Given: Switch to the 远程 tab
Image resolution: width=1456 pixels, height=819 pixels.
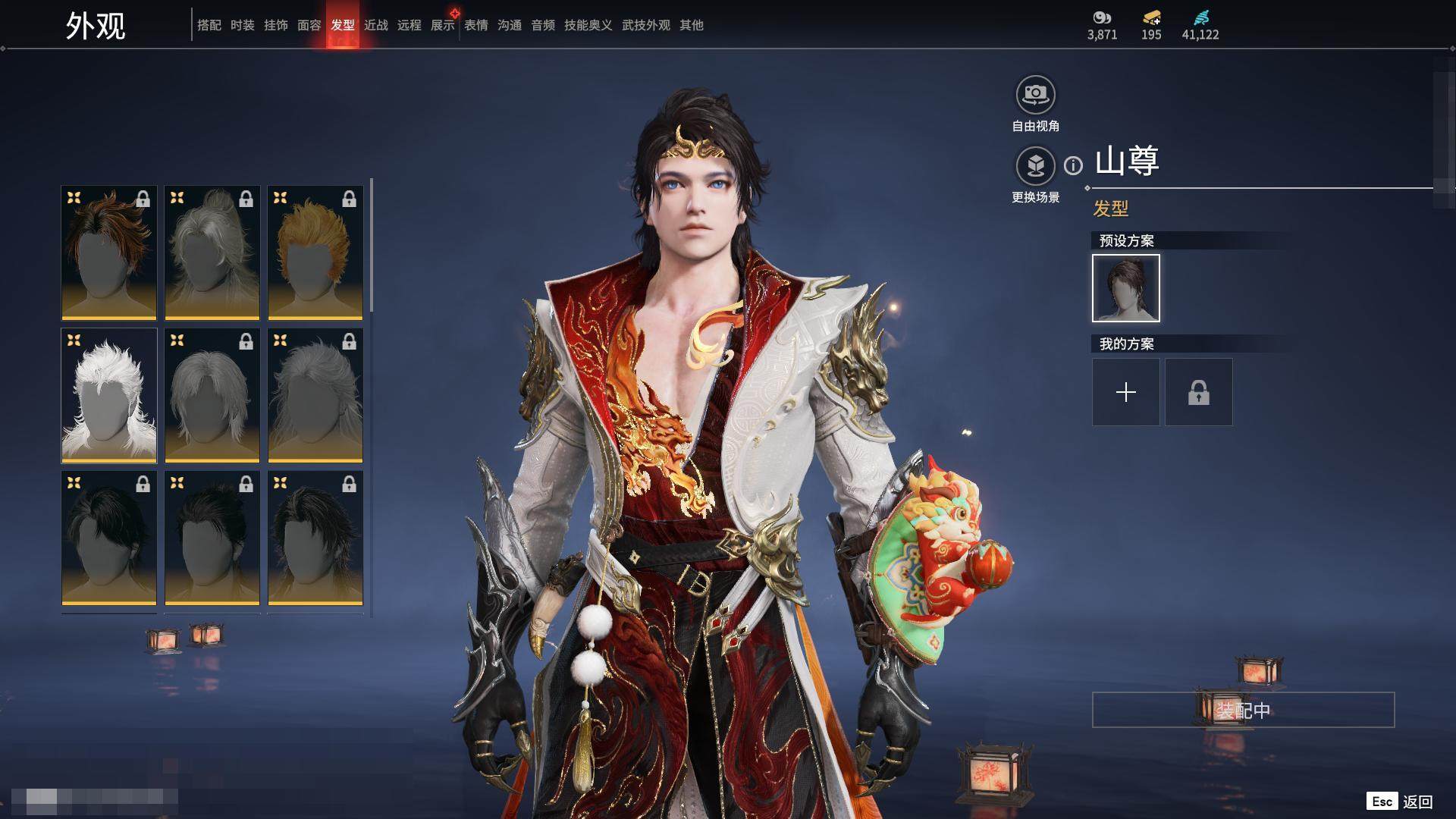Looking at the screenshot, I should pyautogui.click(x=409, y=25).
